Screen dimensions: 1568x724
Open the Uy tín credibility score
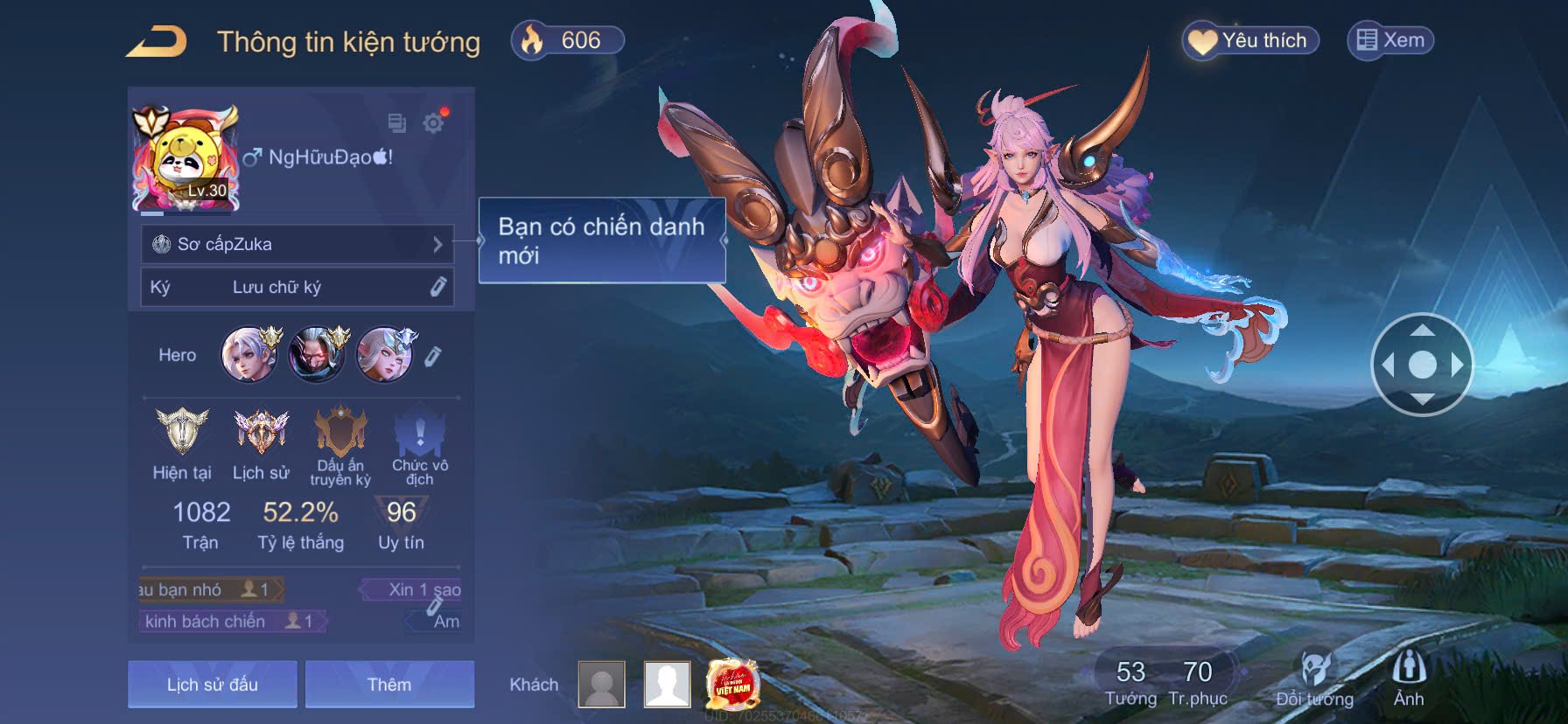point(402,523)
